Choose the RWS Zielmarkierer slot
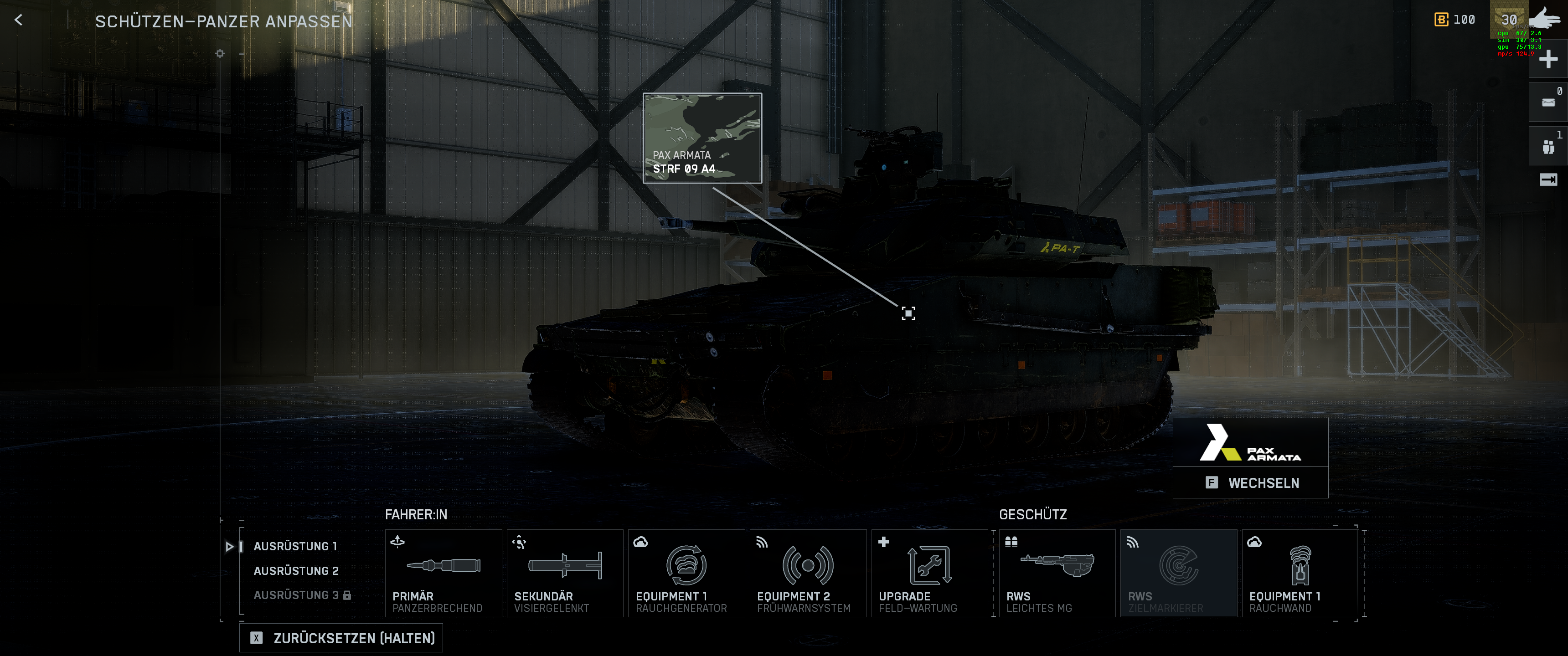The height and width of the screenshot is (656, 1568). [x=1178, y=573]
